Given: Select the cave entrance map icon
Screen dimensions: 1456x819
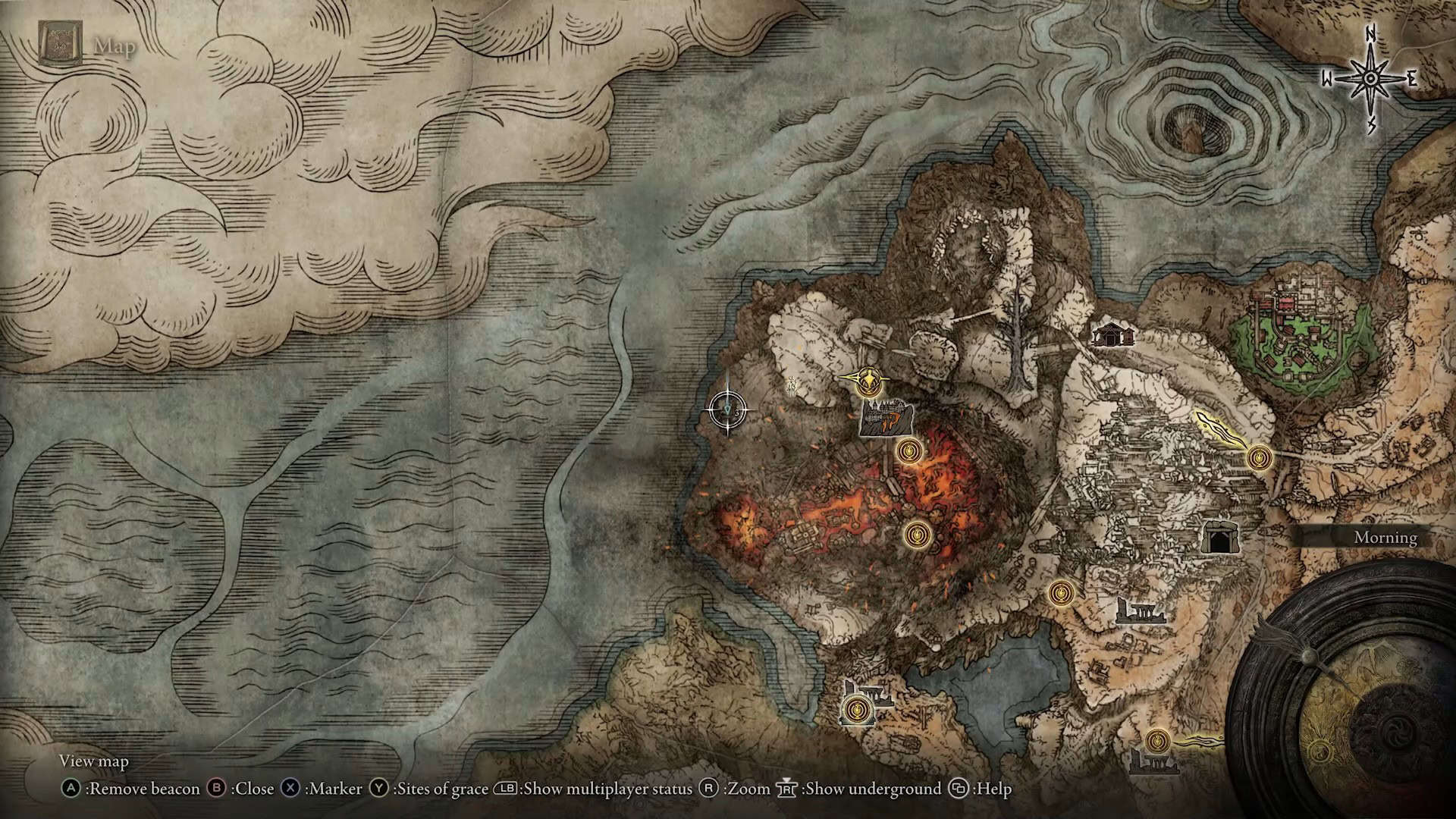Looking at the screenshot, I should (1221, 537).
